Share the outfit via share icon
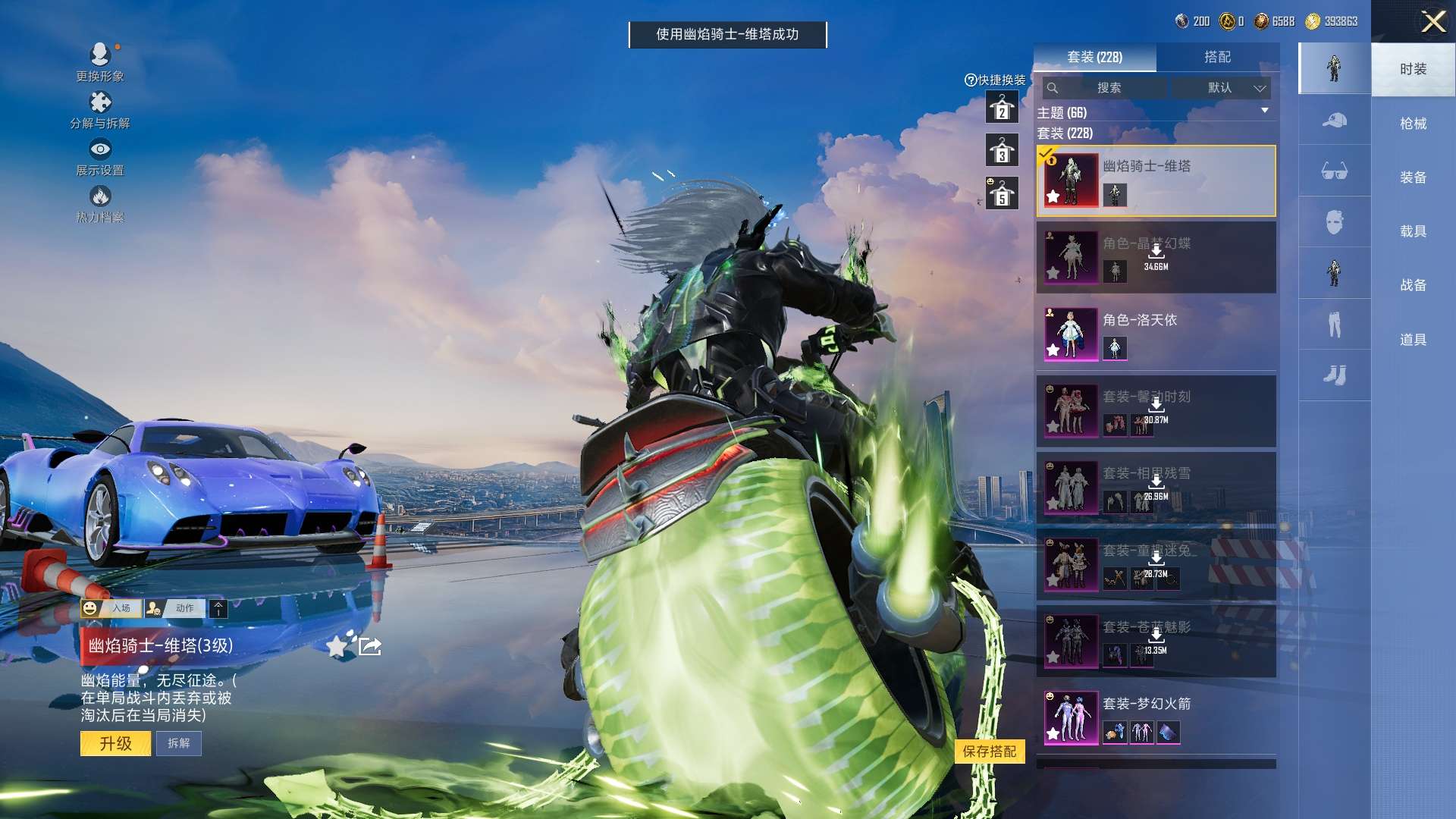Viewport: 1456px width, 819px height. click(370, 646)
